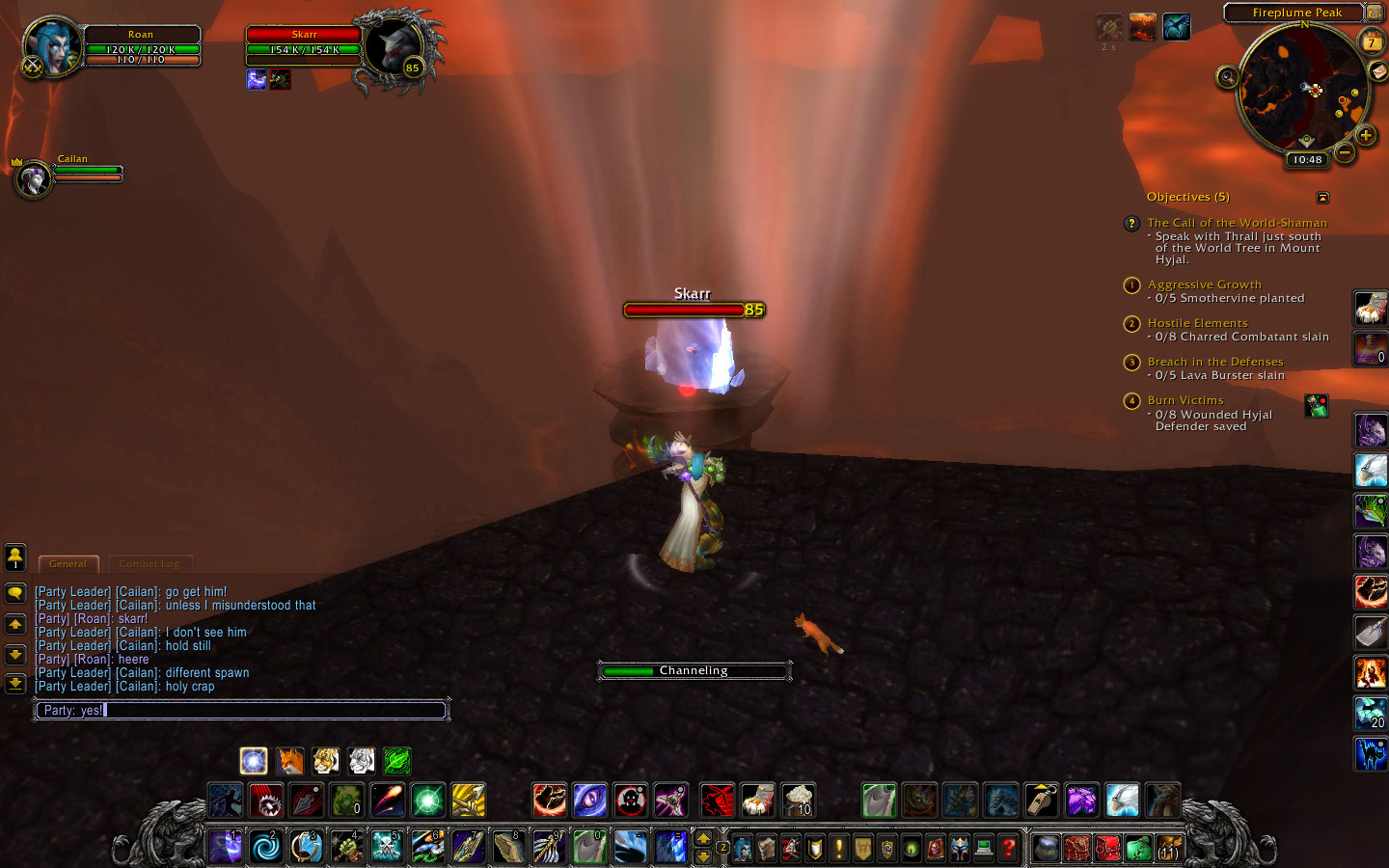Activate the blue swirl ability in slot 2
Image resolution: width=1389 pixels, height=868 pixels.
[266, 847]
